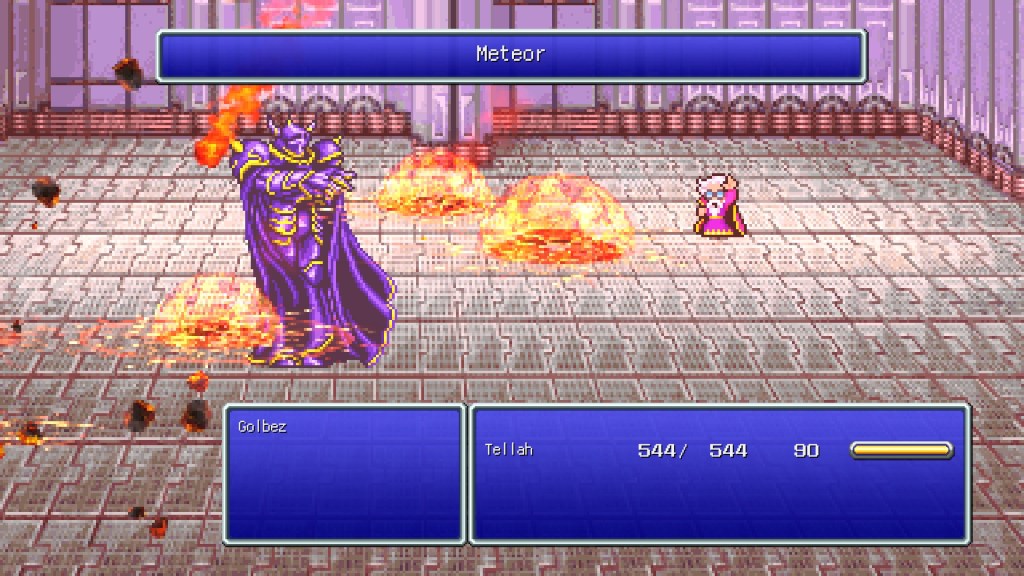Choose Tellah's party status row
Screen dimensions: 1024x576
click(716, 451)
